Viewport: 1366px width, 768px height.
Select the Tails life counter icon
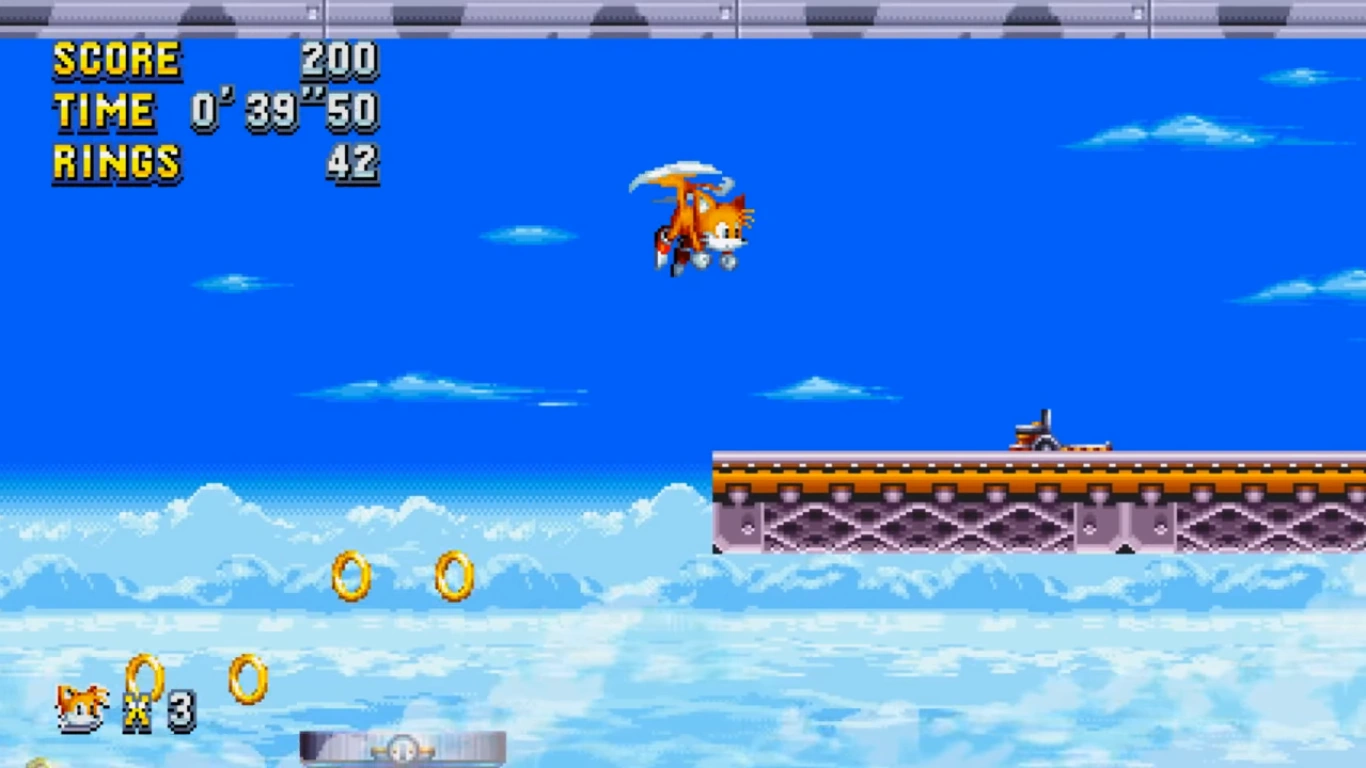(x=80, y=705)
